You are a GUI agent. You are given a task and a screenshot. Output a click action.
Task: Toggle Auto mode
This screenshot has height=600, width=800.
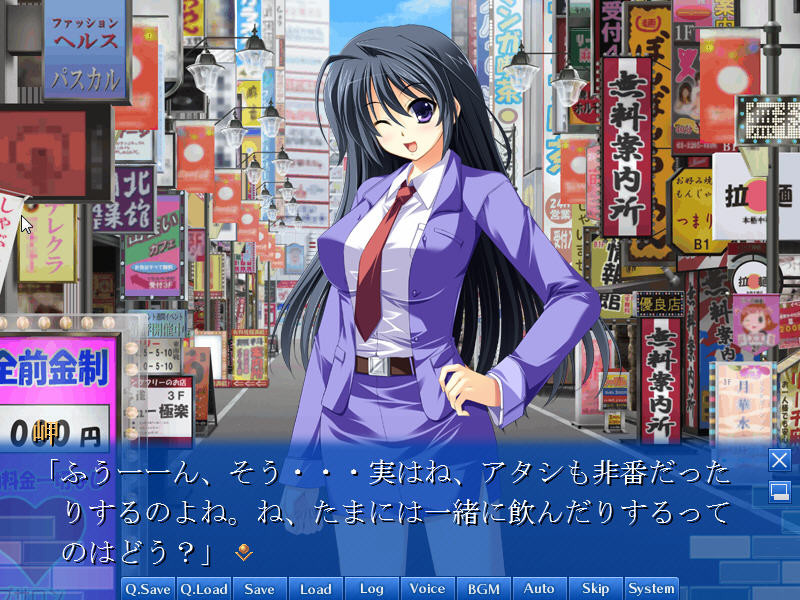(x=540, y=589)
